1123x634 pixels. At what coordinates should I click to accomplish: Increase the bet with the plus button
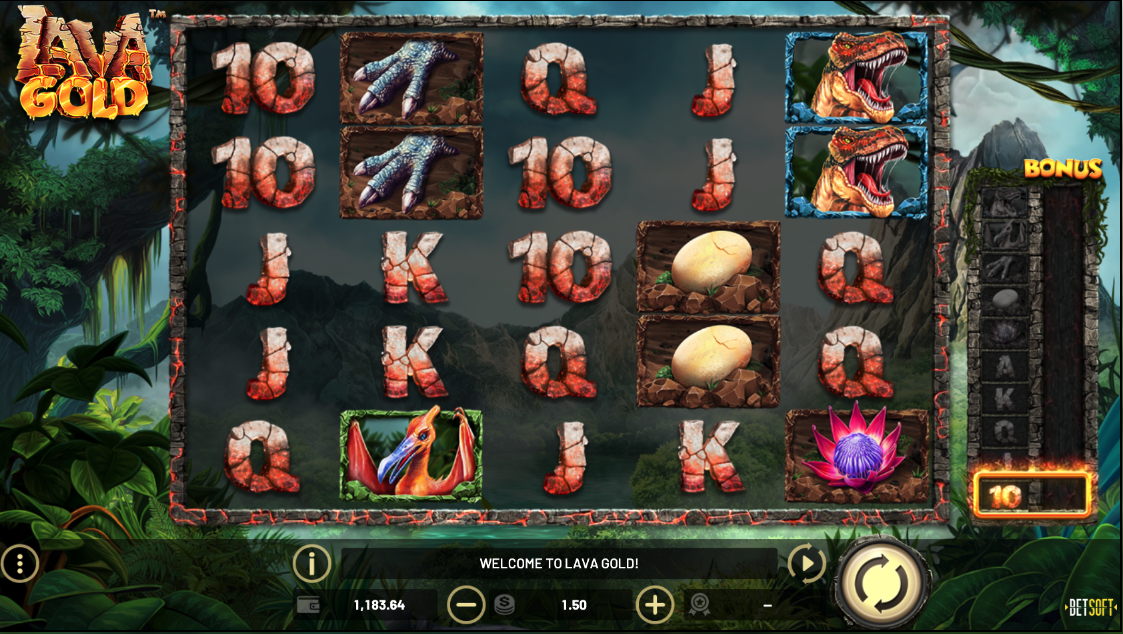(655, 605)
